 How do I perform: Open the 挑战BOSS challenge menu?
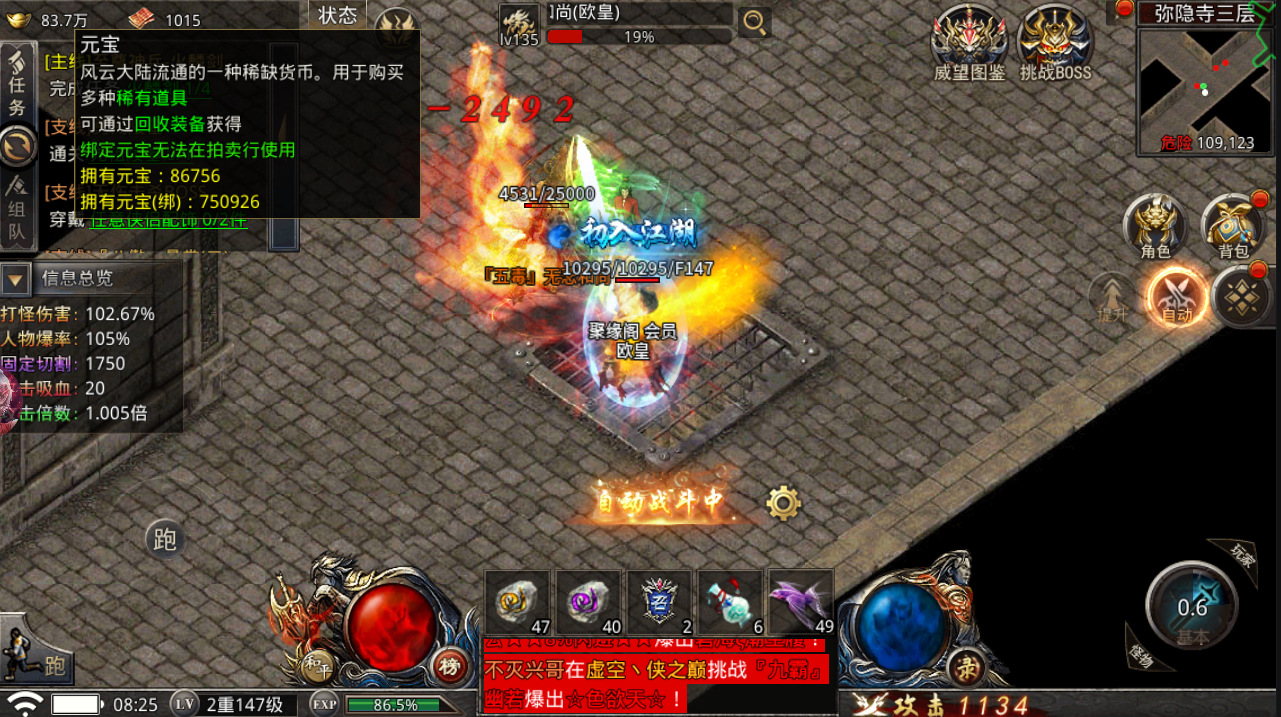tap(1055, 43)
